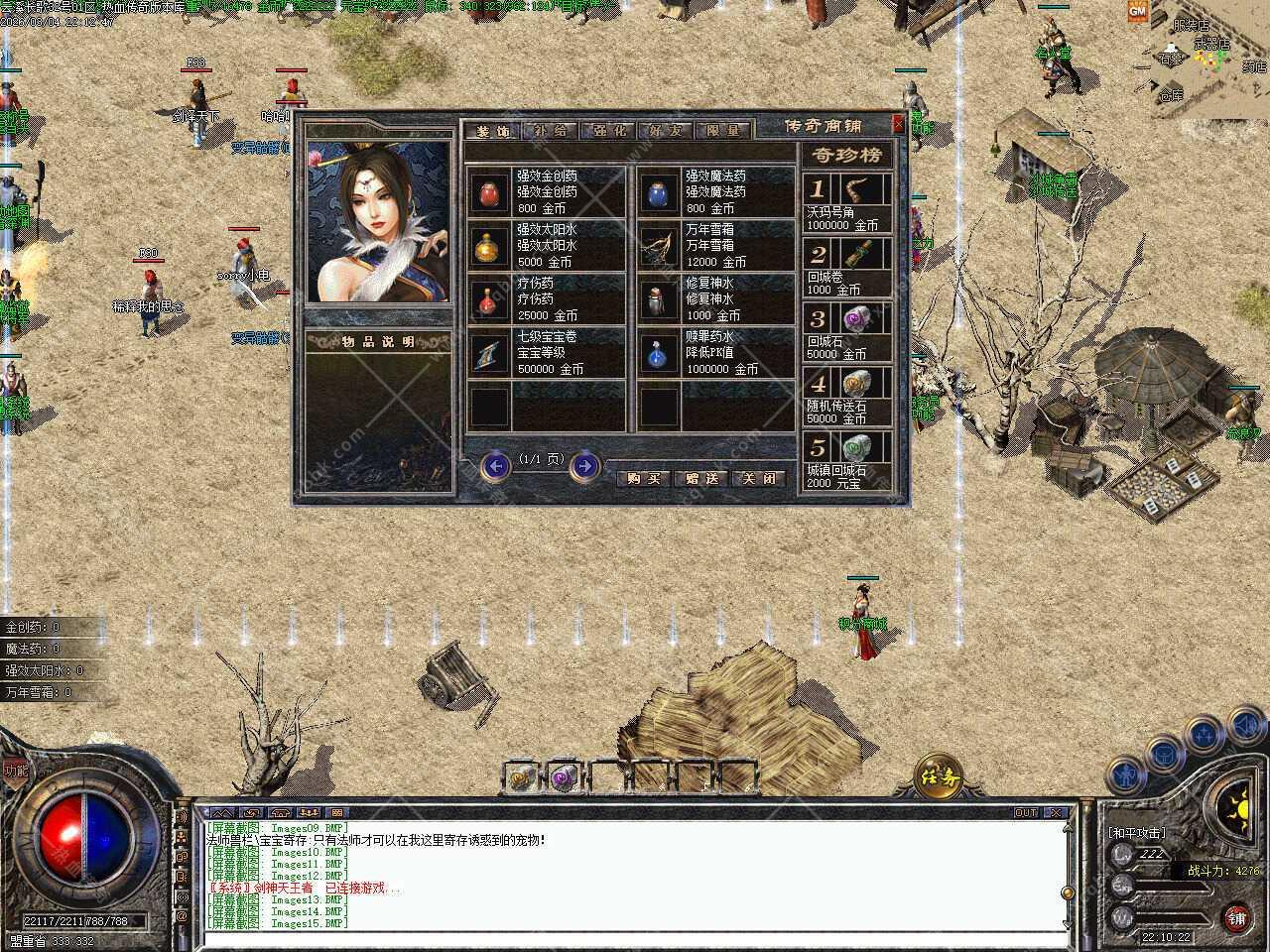Pick the 强效太阳水 yellow potion item
This screenshot has width=1270, height=952.
488,246
